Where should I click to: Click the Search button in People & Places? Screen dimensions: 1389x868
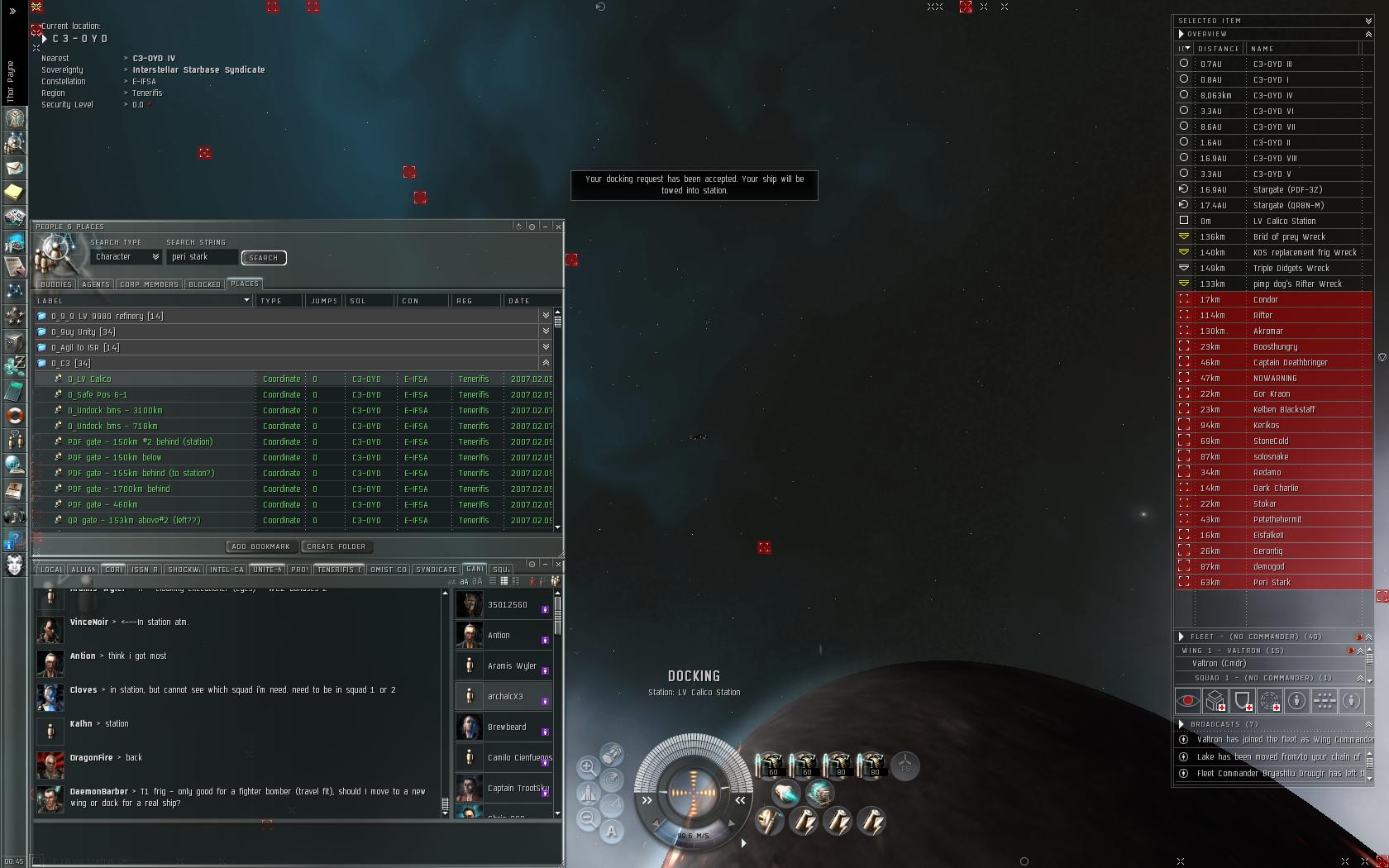pyautogui.click(x=264, y=258)
